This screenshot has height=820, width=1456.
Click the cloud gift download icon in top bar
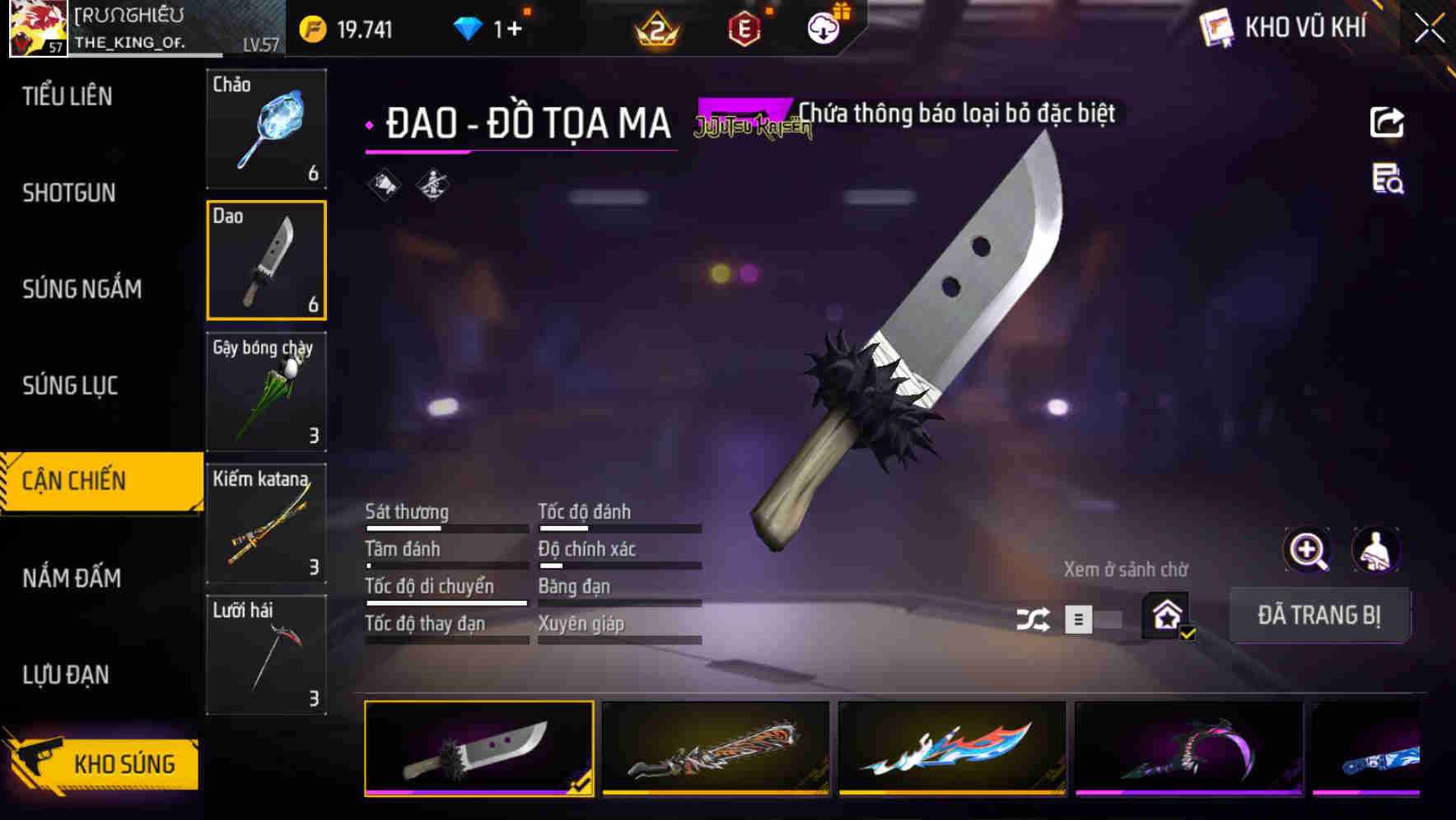coord(823,27)
